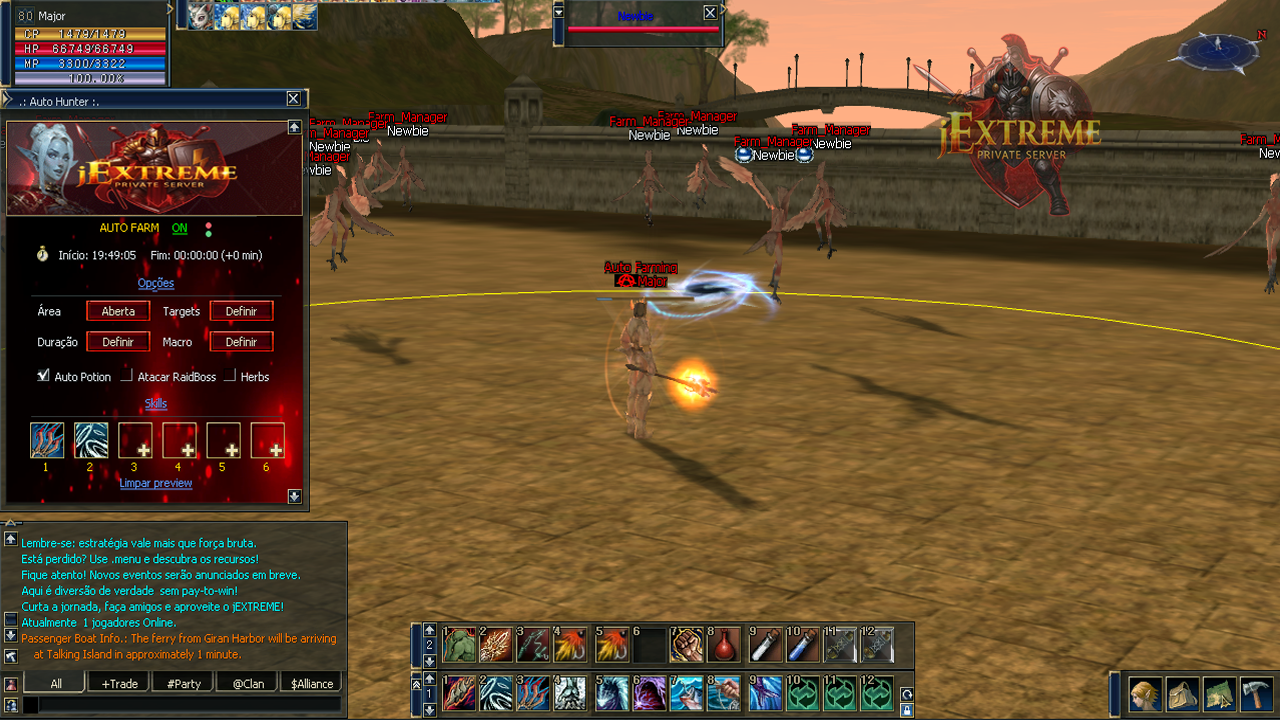Toggle the Auto Potion checkbox

point(43,376)
